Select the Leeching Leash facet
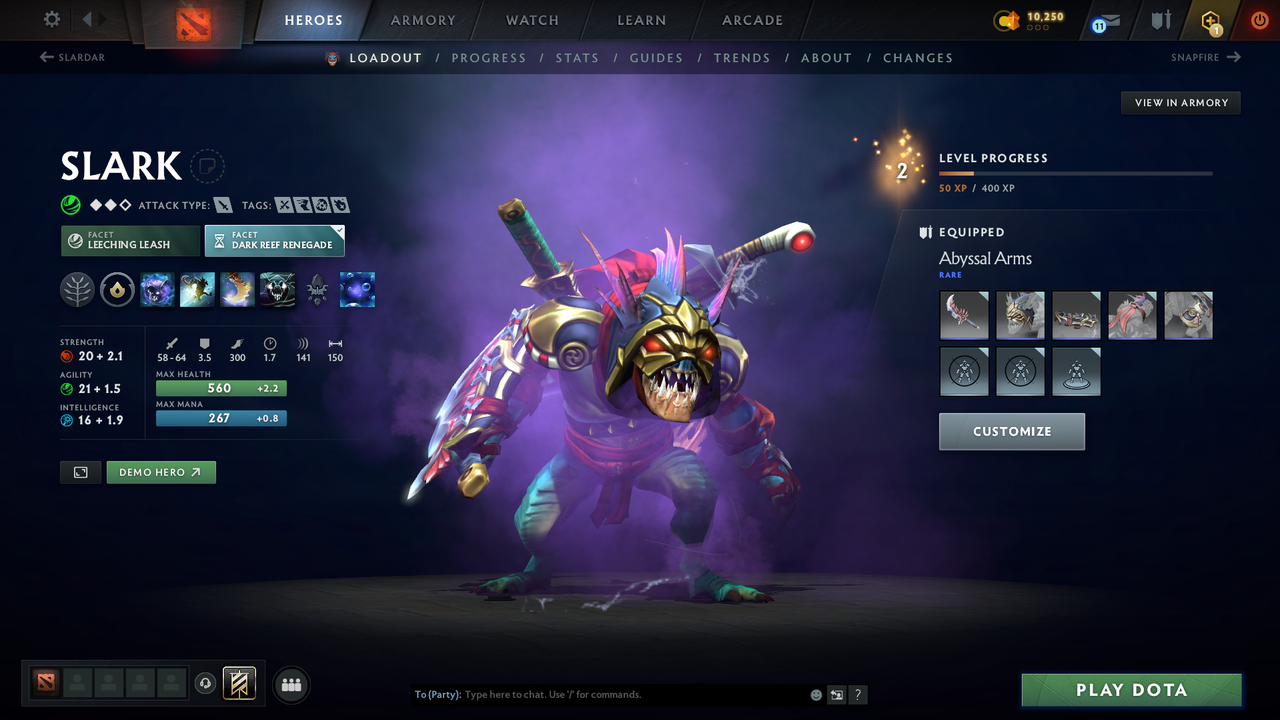The image size is (1280, 720). (x=130, y=241)
